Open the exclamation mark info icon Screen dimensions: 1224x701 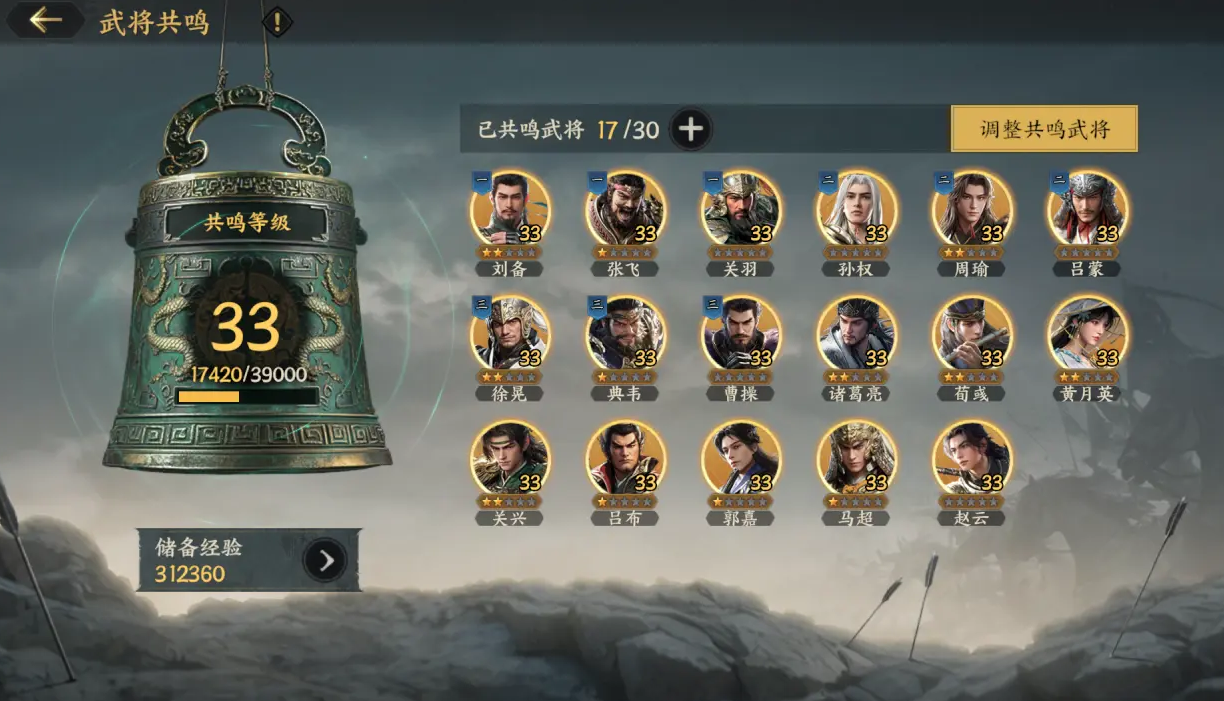tap(277, 21)
